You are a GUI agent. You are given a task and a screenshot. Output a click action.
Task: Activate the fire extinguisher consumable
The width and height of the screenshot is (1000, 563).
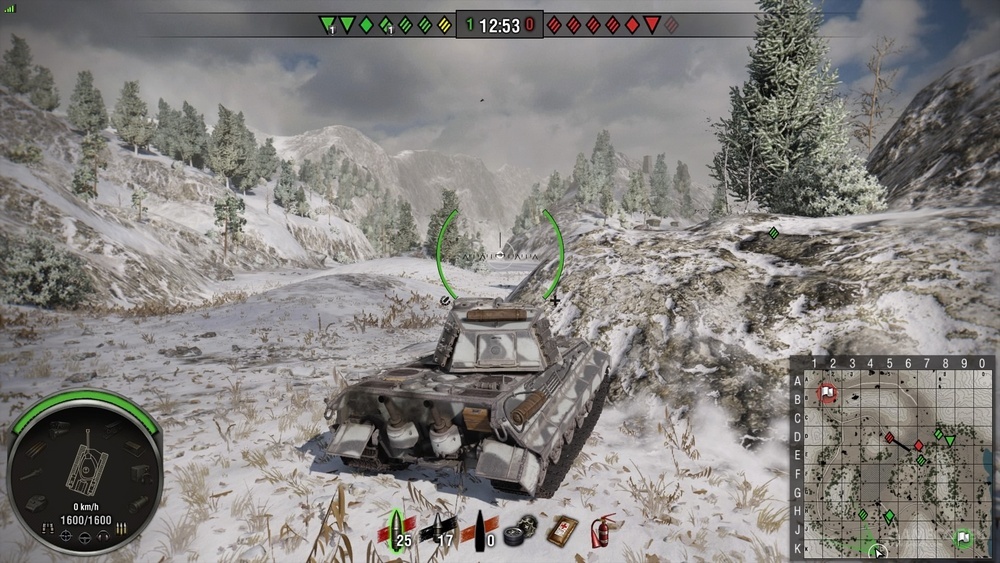point(601,530)
